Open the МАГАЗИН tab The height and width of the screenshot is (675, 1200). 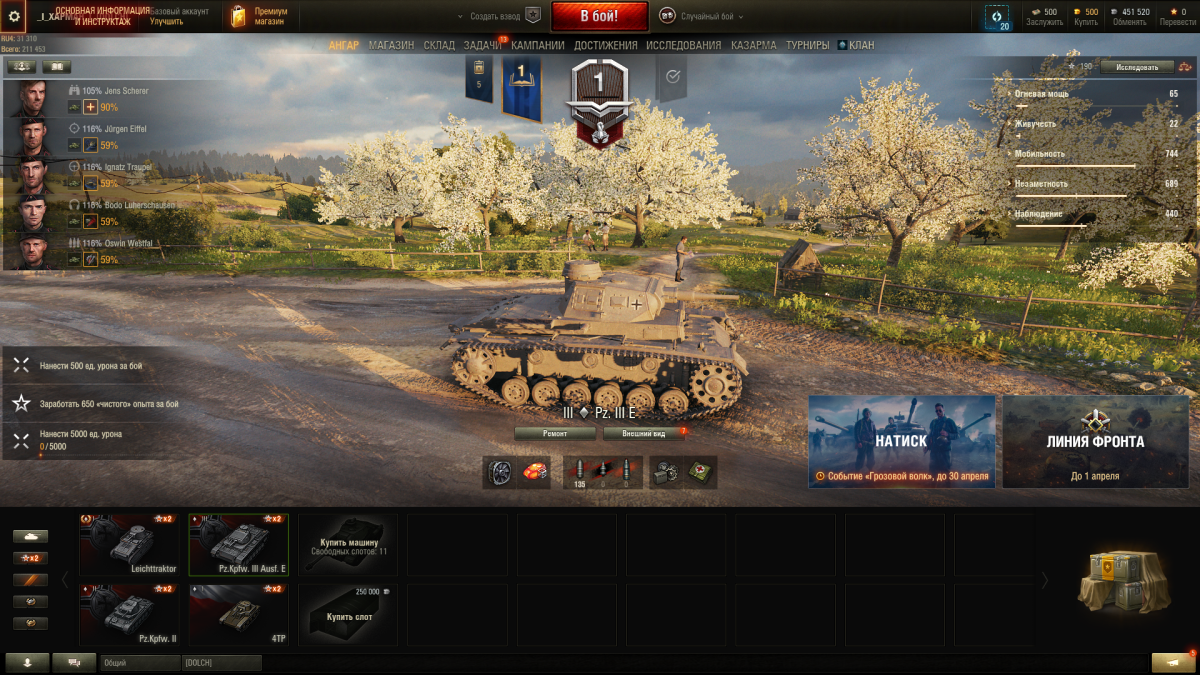391,45
